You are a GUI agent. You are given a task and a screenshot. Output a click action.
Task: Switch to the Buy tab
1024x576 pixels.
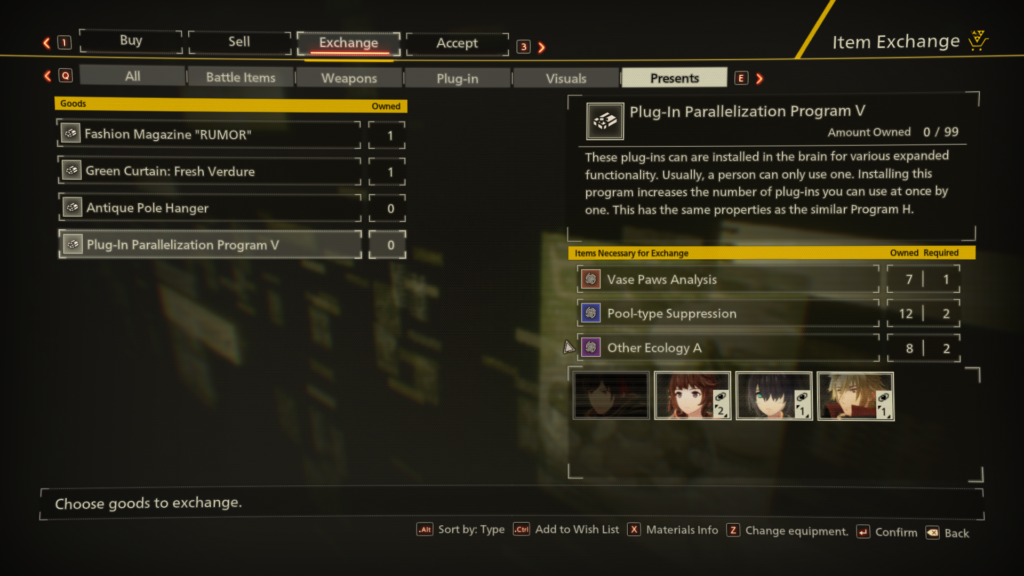(x=131, y=42)
